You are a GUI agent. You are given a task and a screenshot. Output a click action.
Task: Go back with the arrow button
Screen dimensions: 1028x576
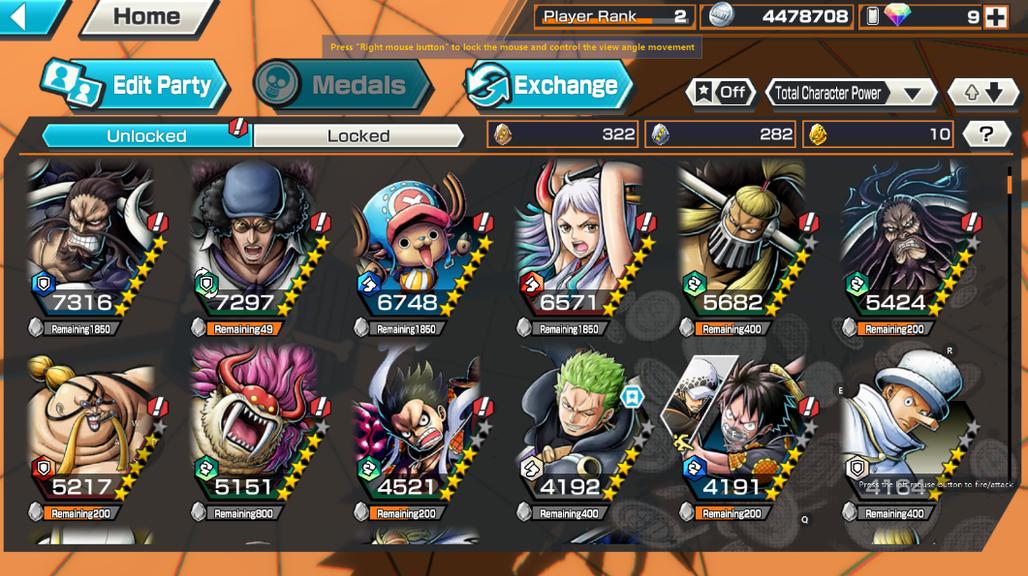[x=28, y=16]
